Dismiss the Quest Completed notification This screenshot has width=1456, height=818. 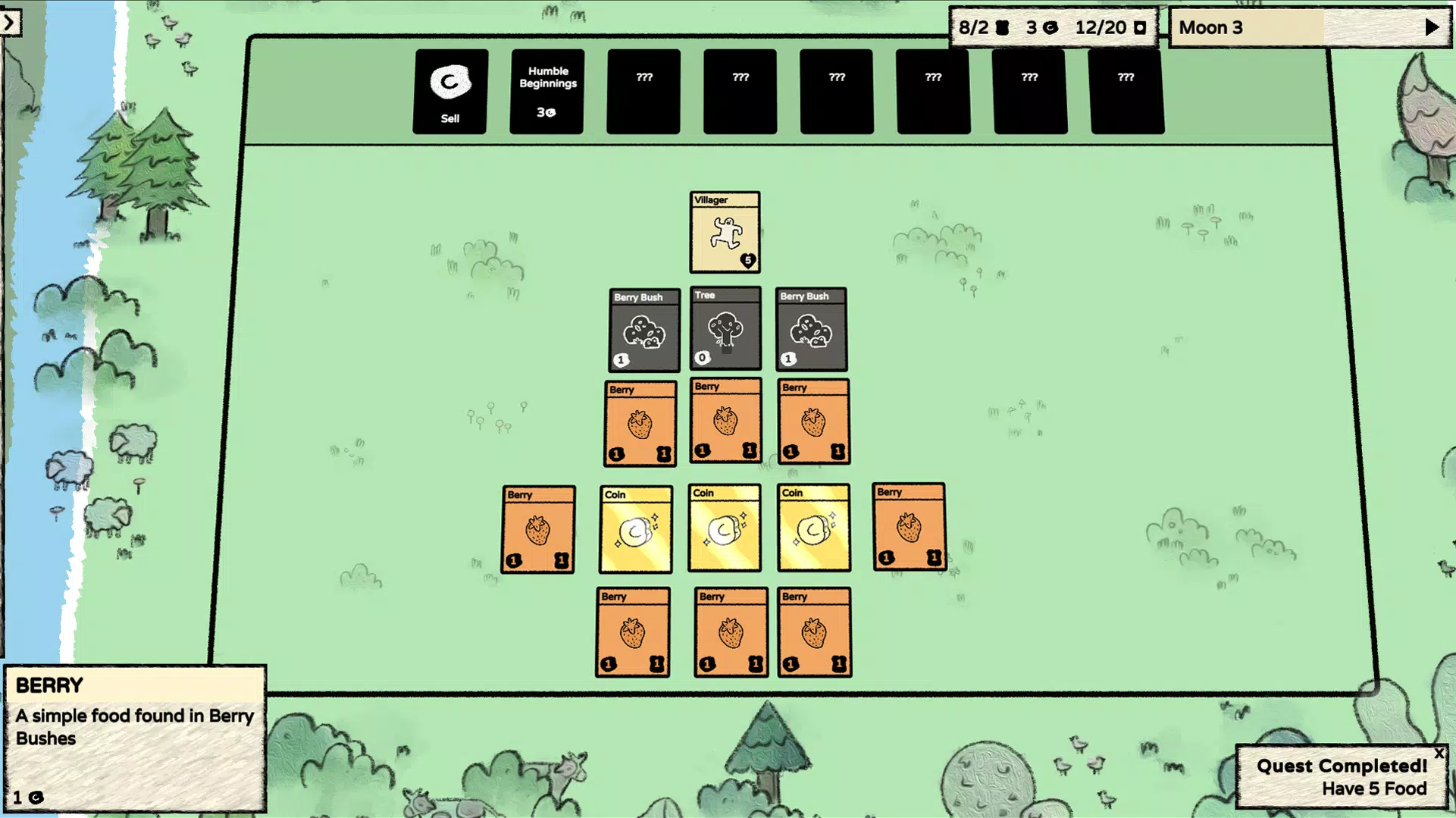(x=1439, y=754)
